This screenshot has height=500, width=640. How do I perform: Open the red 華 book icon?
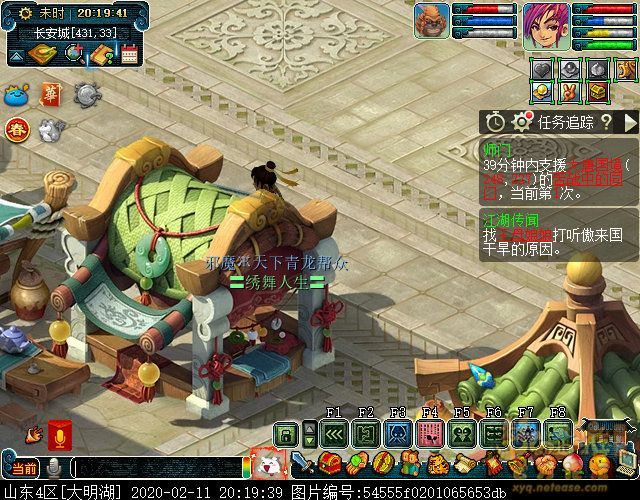pyautogui.click(x=51, y=94)
